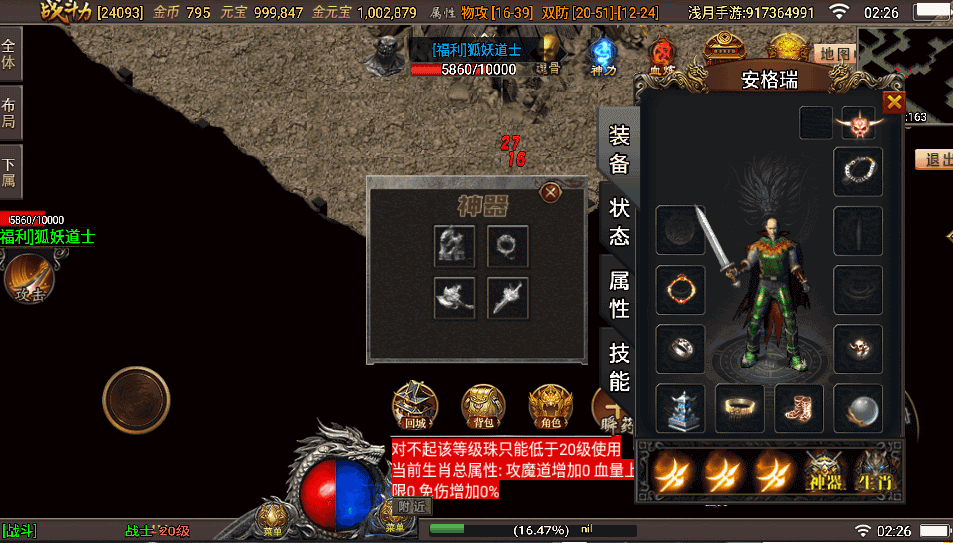The width and height of the screenshot is (953, 543).
Task: Show the 属性 attributes tab
Action: [619, 295]
